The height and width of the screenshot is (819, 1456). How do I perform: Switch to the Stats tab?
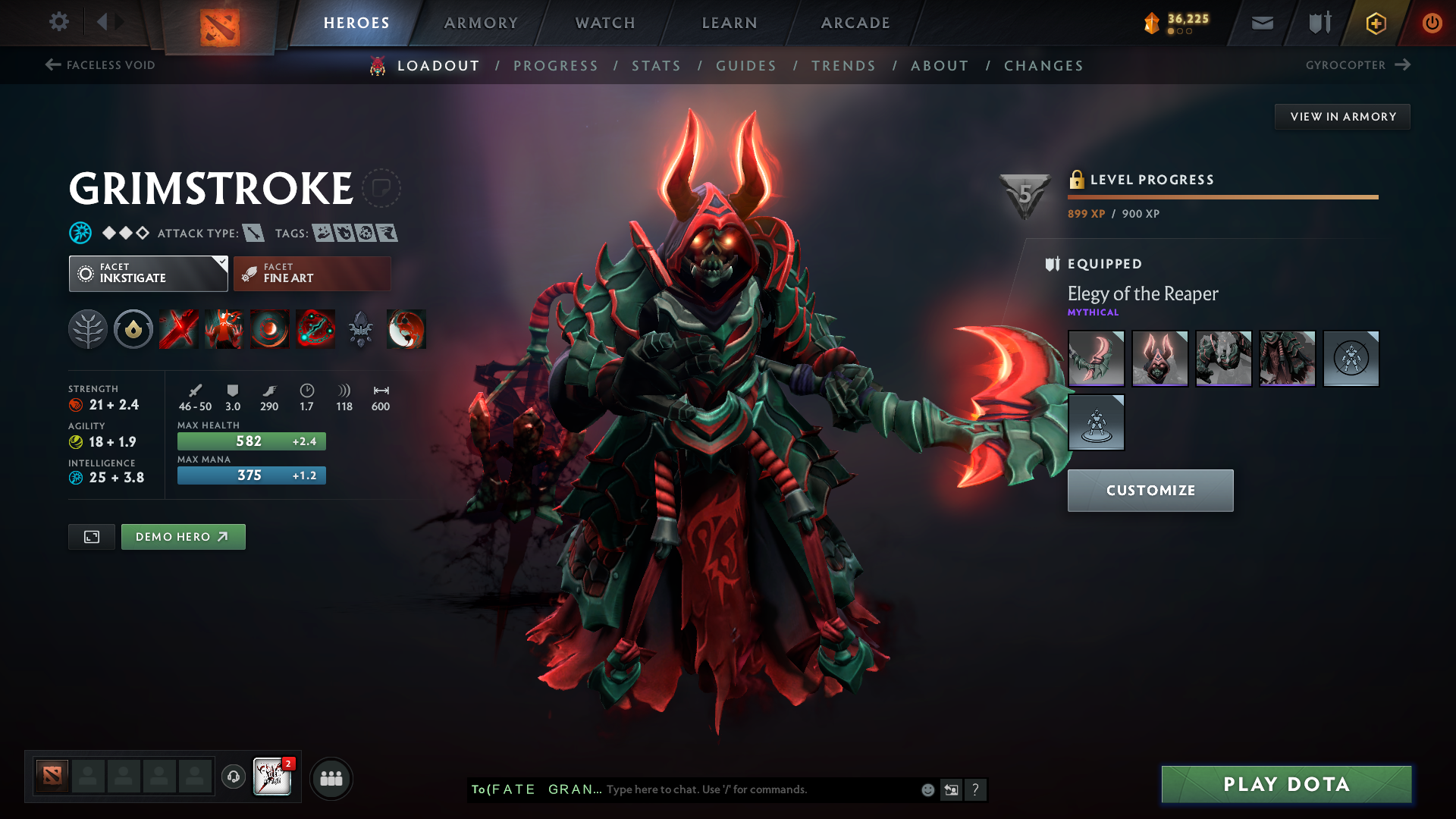pyautogui.click(x=656, y=66)
